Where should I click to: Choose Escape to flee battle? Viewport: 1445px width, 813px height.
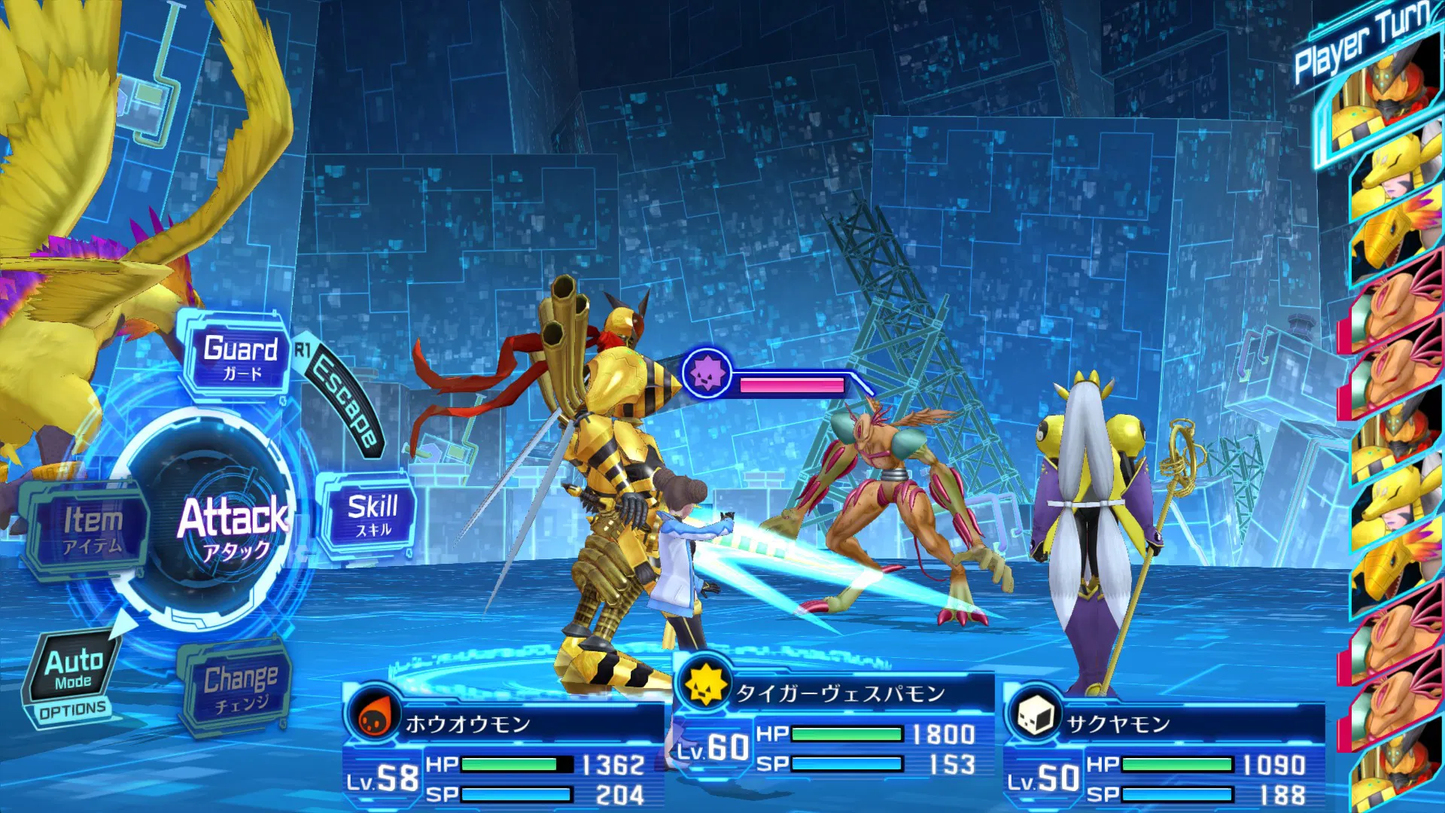(x=343, y=401)
